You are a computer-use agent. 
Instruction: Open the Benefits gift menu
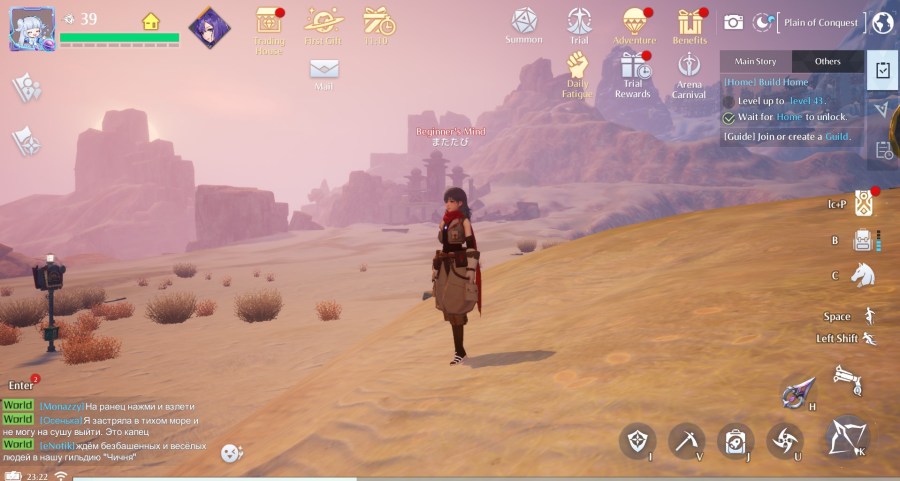690,21
